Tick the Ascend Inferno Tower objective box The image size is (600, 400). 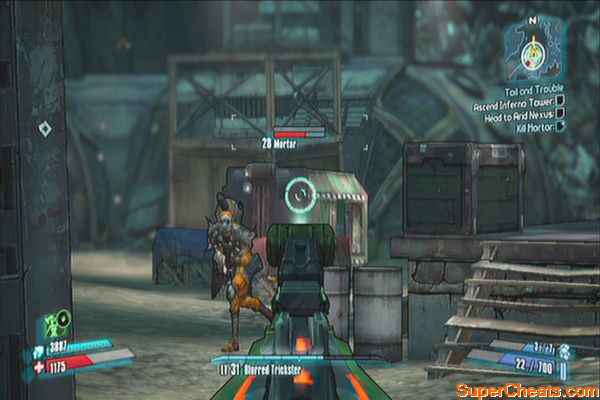point(561,101)
